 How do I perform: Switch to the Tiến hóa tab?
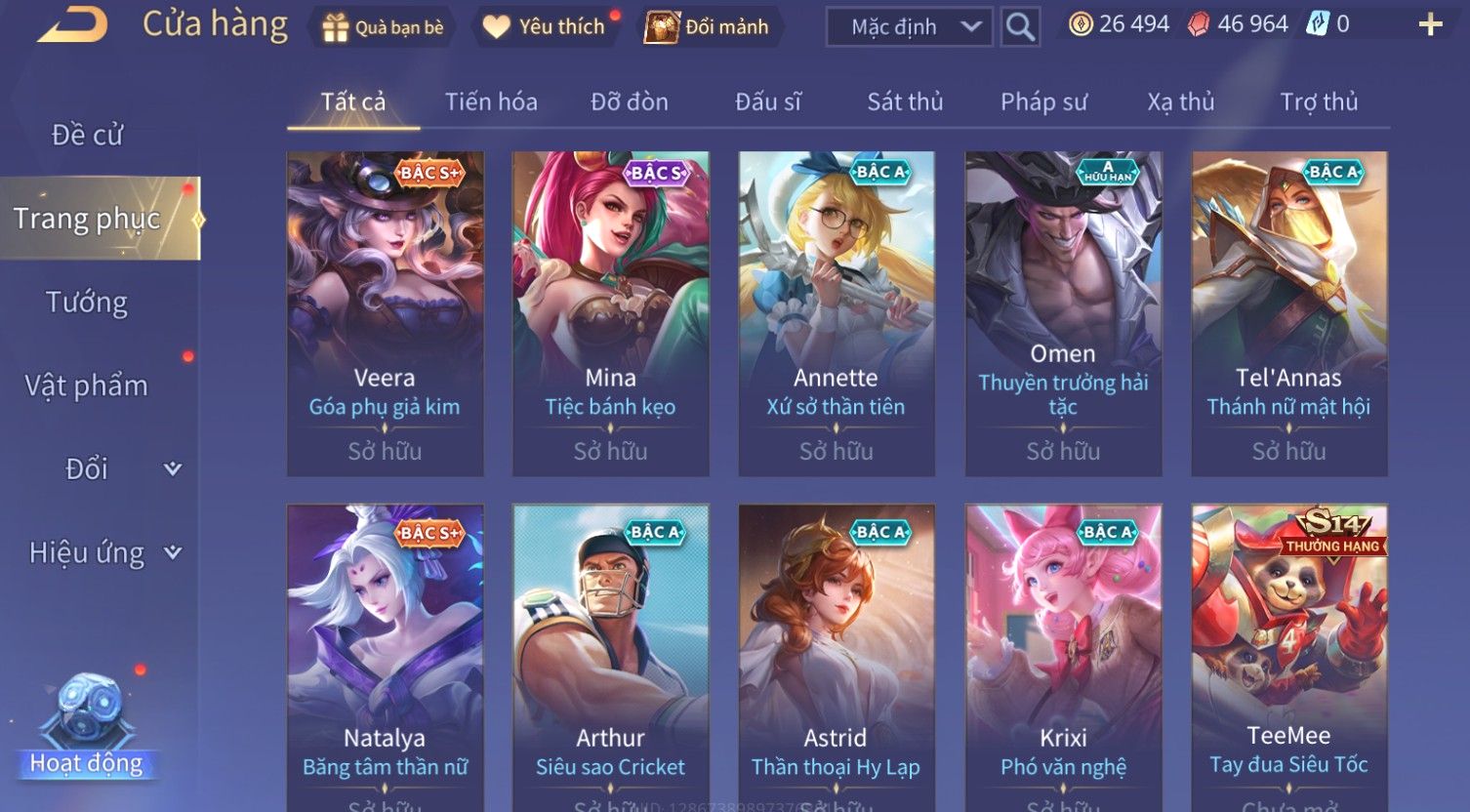(x=491, y=102)
